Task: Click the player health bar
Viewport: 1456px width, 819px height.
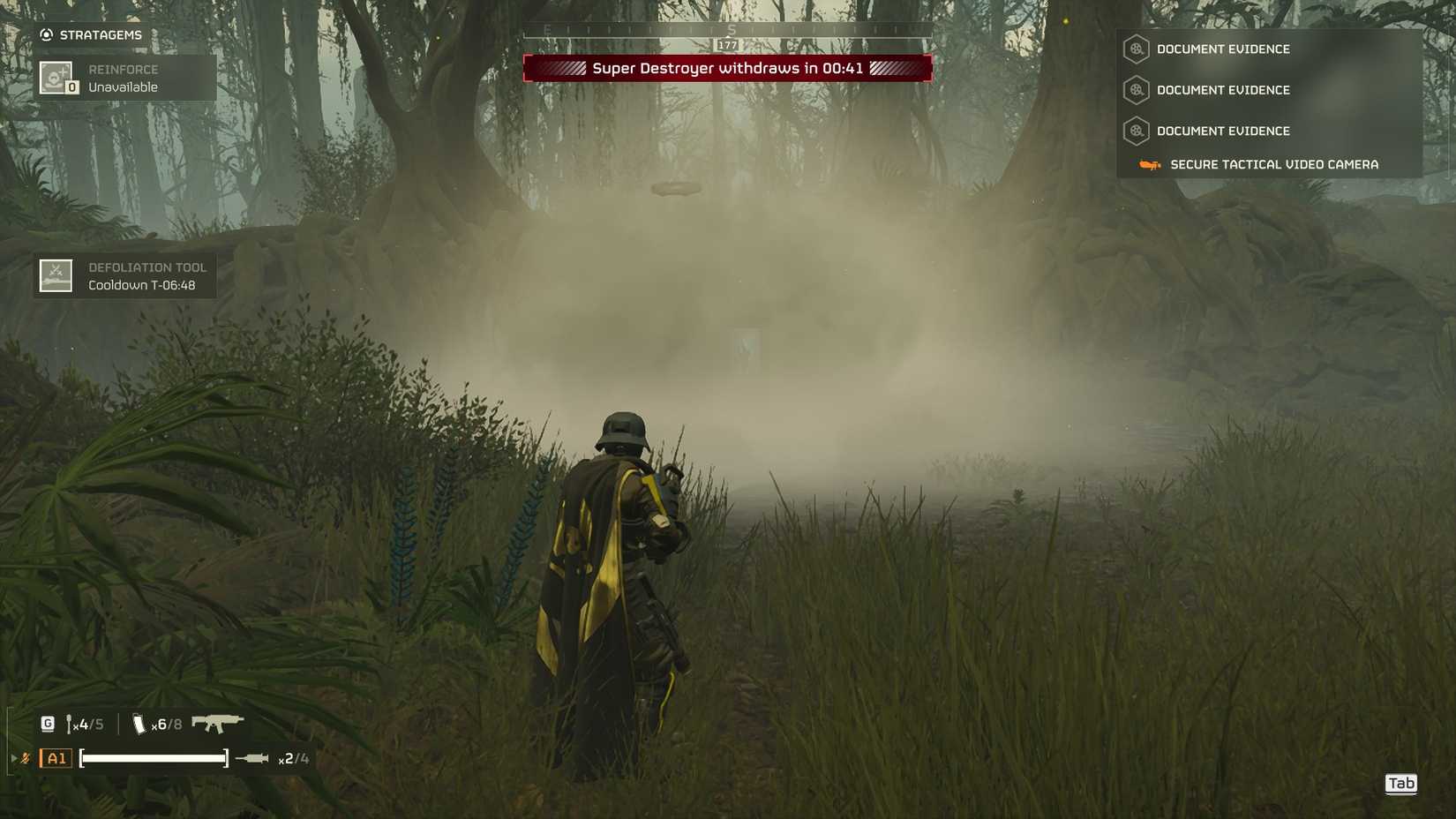Action: pos(152,757)
